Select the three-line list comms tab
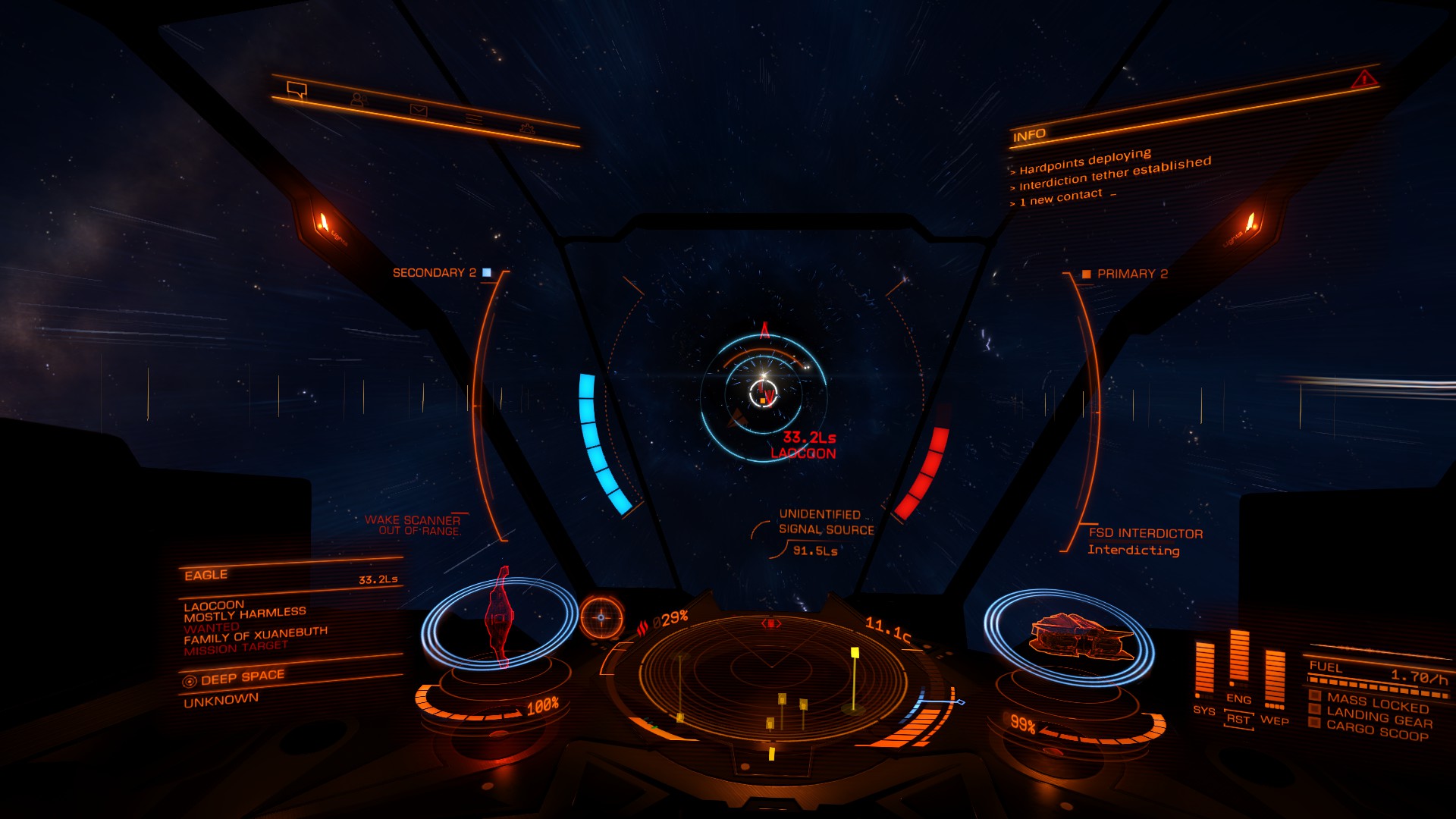 point(474,119)
